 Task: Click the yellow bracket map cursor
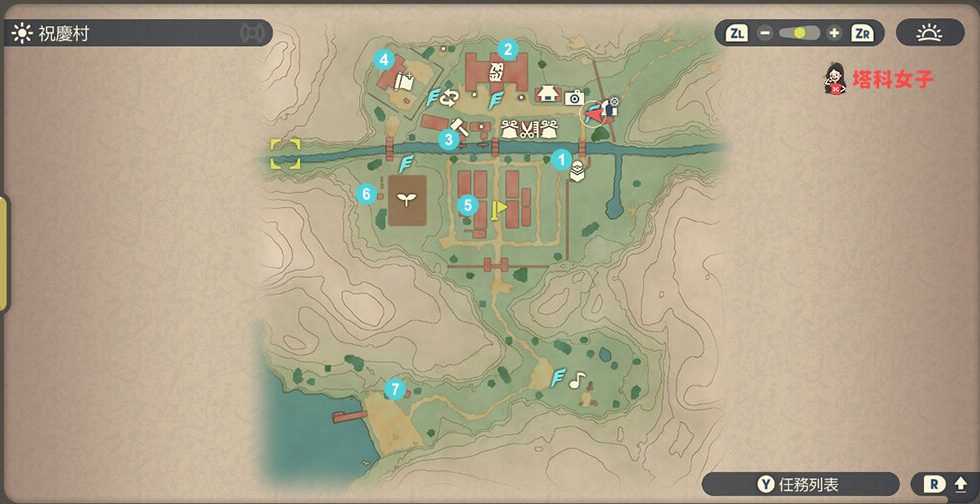[285, 154]
